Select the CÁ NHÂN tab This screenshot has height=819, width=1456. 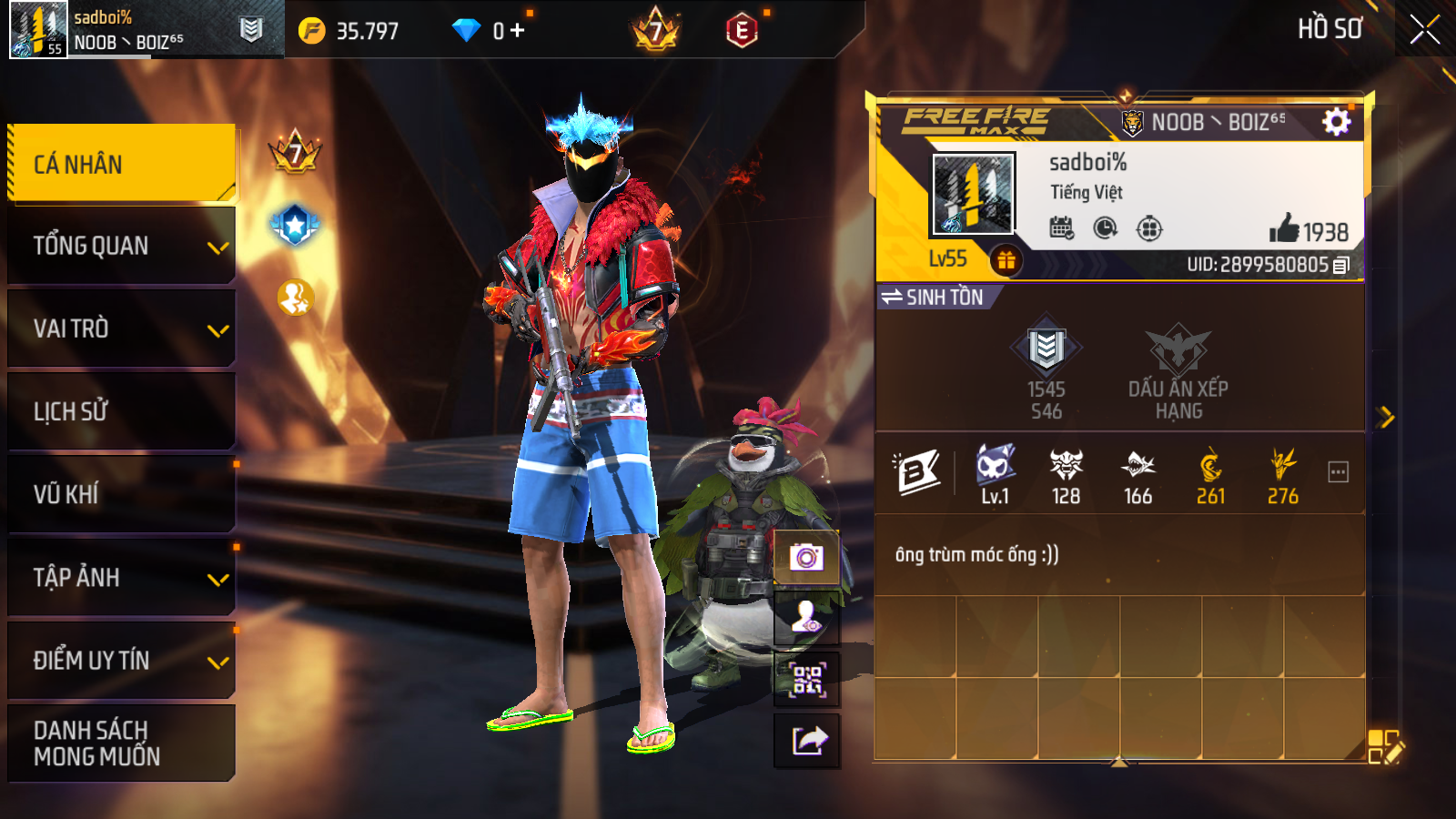pyautogui.click(x=121, y=164)
